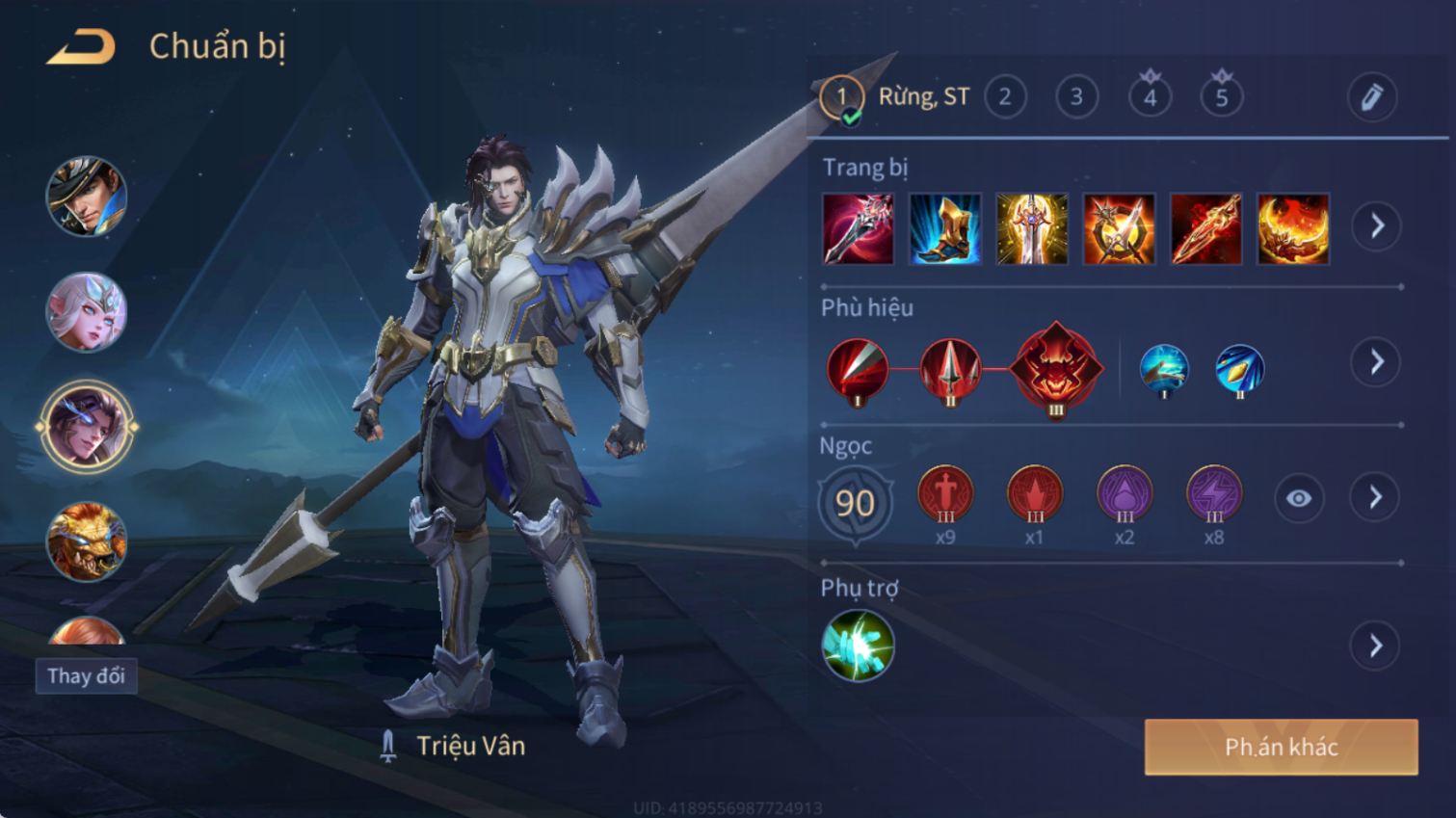Pick the golden lion hero portrait
The width and height of the screenshot is (1456, 818).
point(87,542)
